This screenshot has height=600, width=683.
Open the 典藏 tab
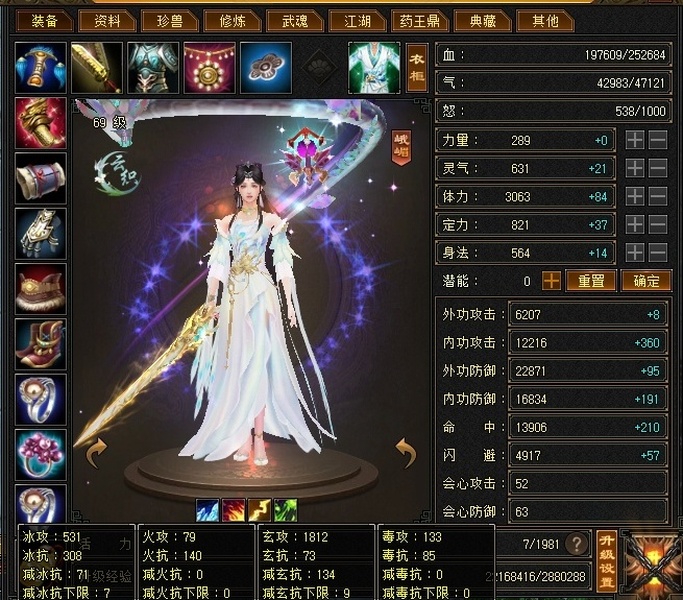pos(482,19)
